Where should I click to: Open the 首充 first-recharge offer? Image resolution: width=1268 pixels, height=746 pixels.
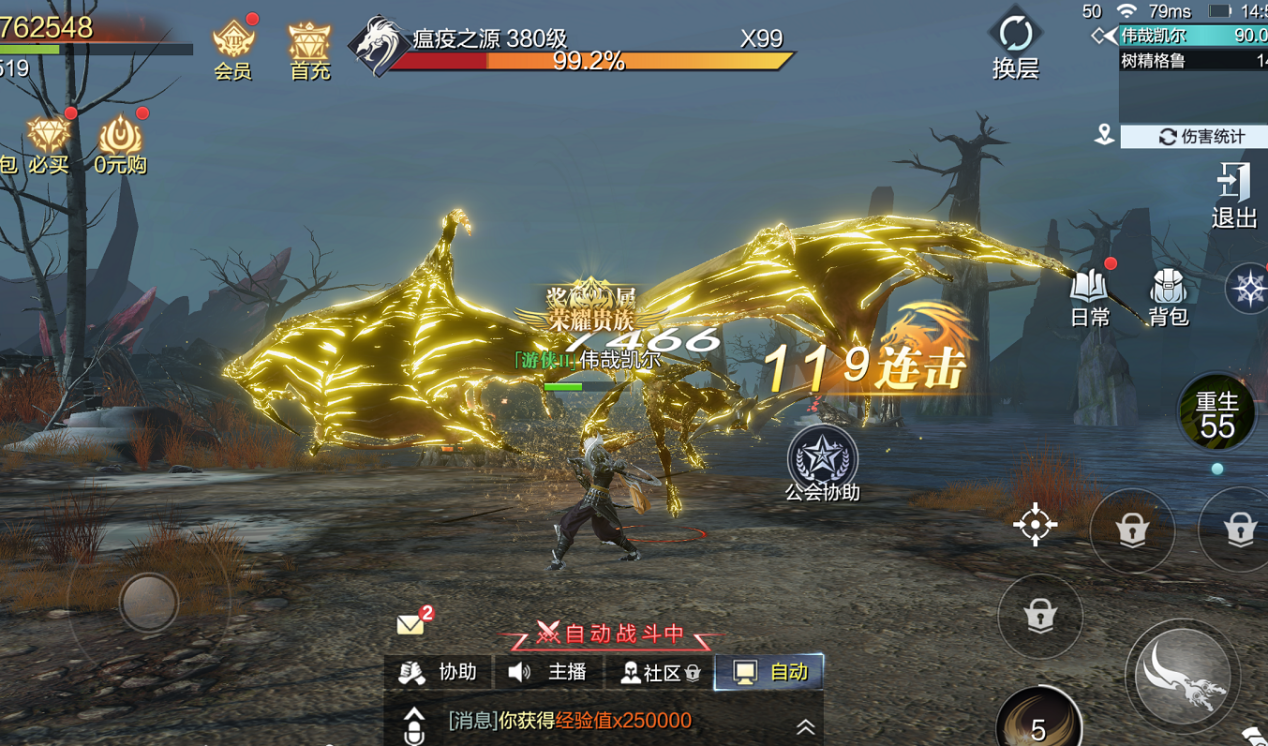(310, 48)
